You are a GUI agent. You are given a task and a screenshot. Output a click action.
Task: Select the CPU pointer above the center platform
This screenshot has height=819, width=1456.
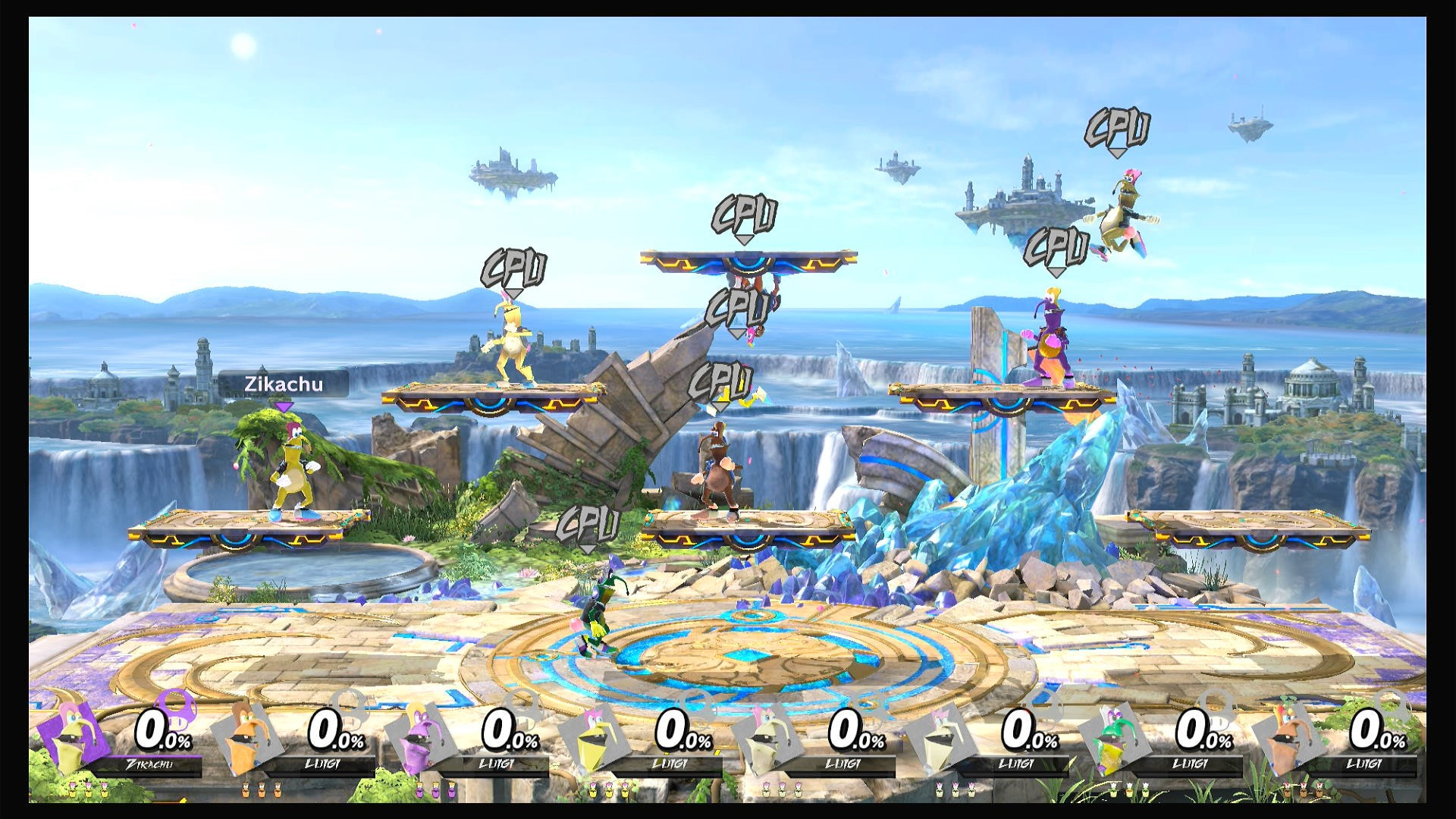pos(745,216)
